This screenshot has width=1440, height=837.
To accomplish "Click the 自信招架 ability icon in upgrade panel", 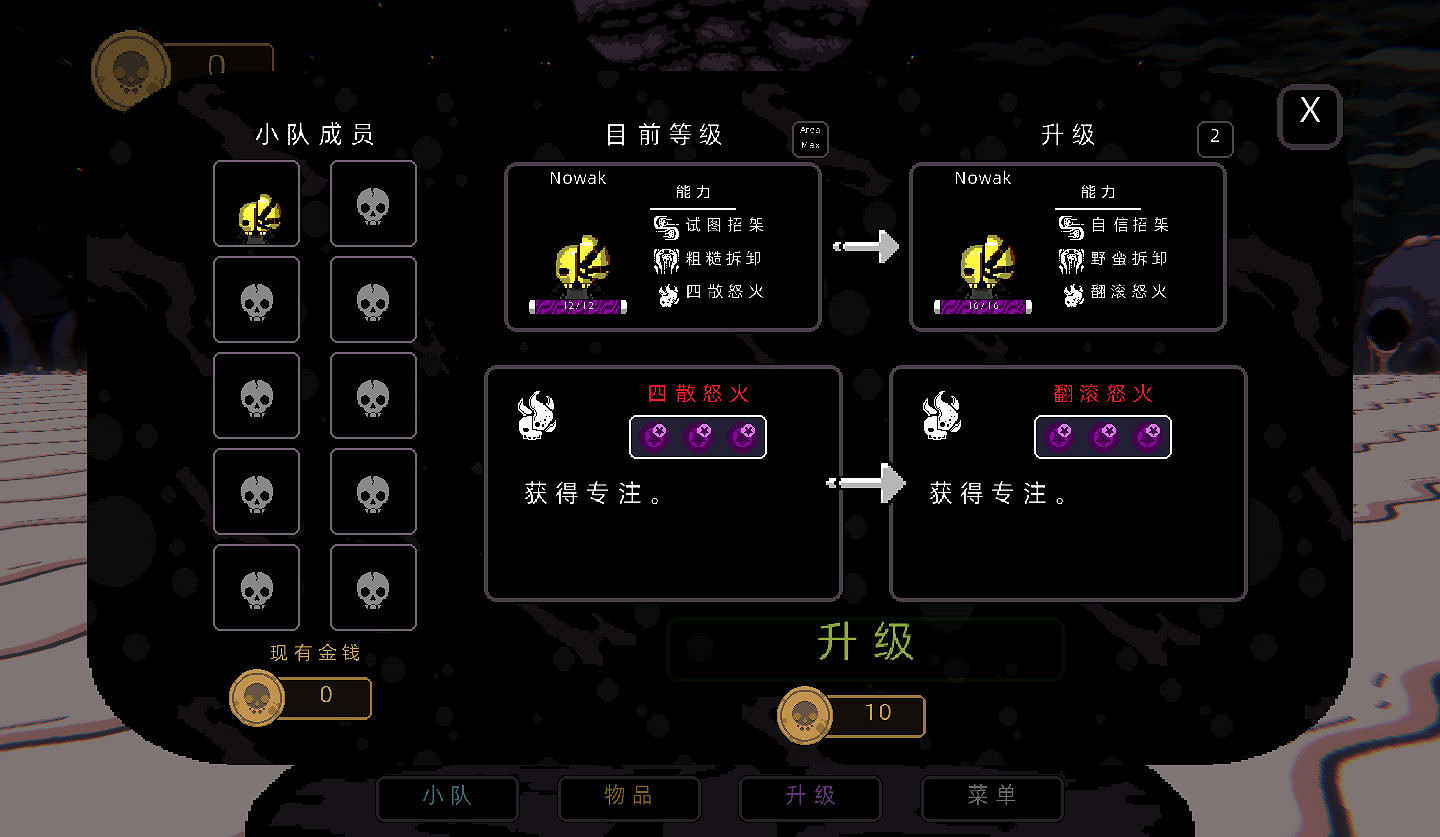I will pyautogui.click(x=1074, y=226).
